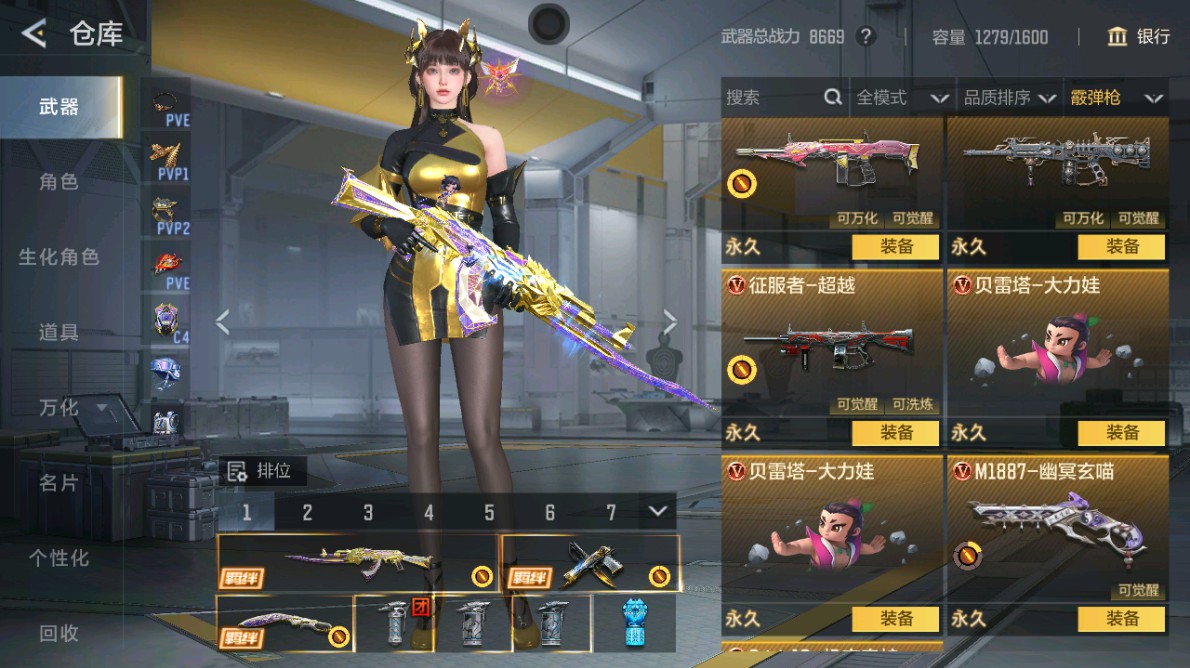Switch to the 个性化 tab
The height and width of the screenshot is (668, 1190).
click(x=59, y=558)
